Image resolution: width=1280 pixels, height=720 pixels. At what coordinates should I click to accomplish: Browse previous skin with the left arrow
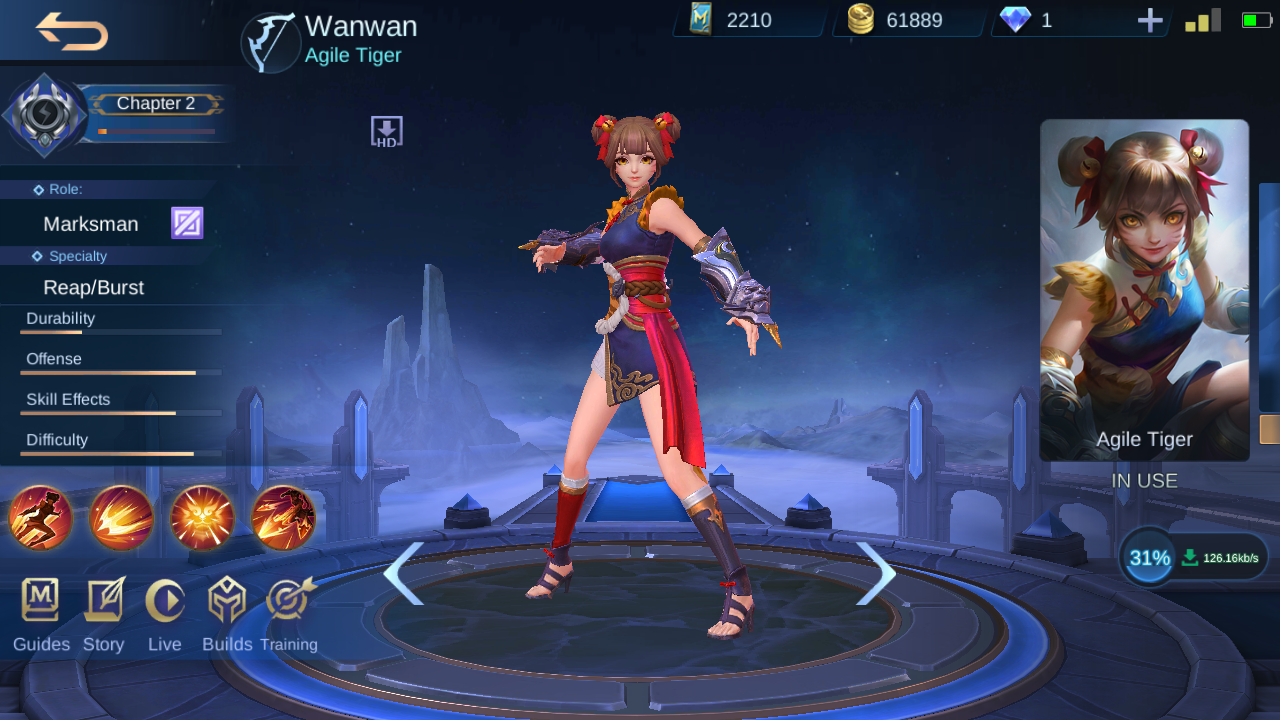pyautogui.click(x=404, y=574)
